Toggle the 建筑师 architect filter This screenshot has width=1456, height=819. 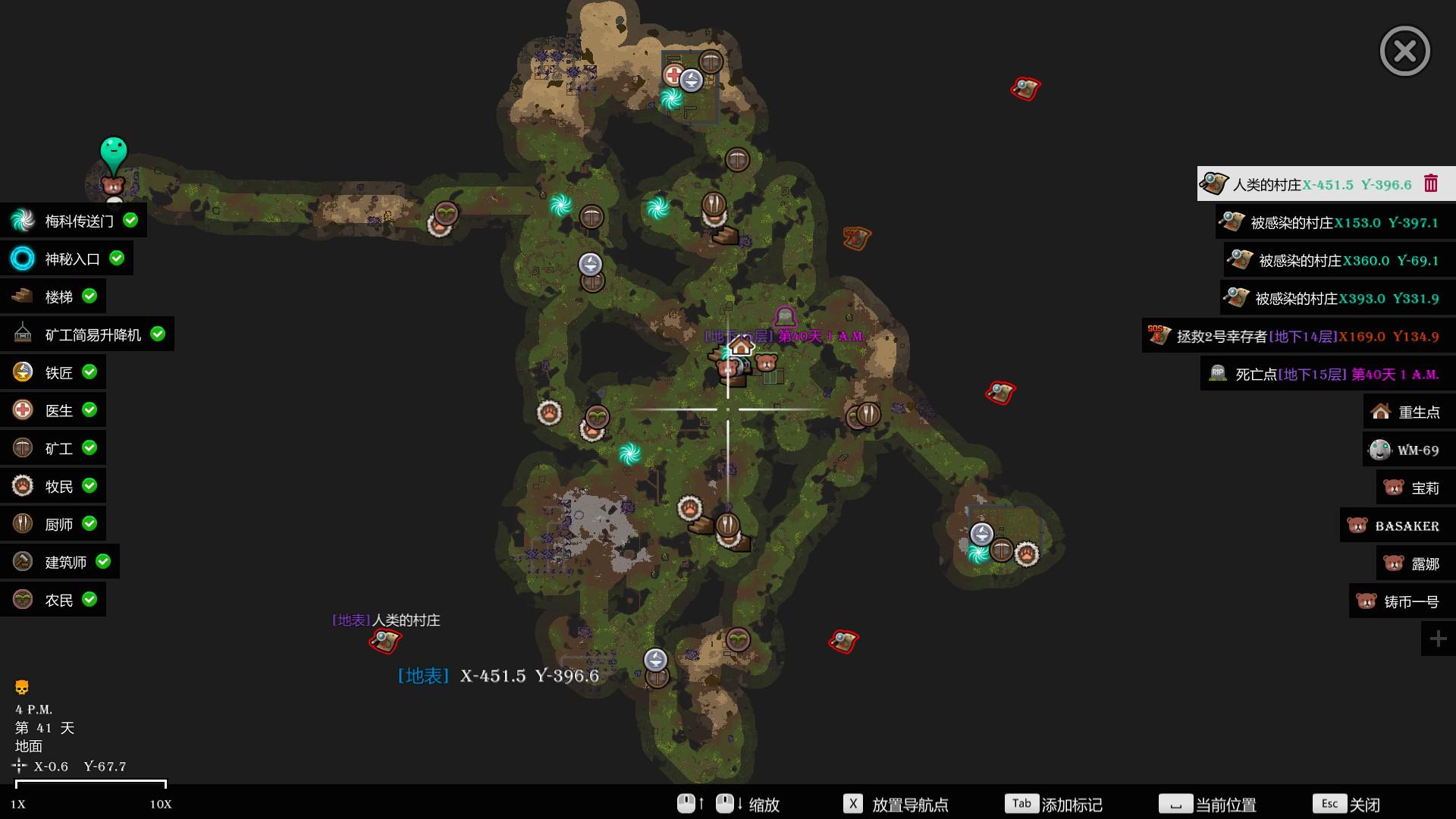61,562
